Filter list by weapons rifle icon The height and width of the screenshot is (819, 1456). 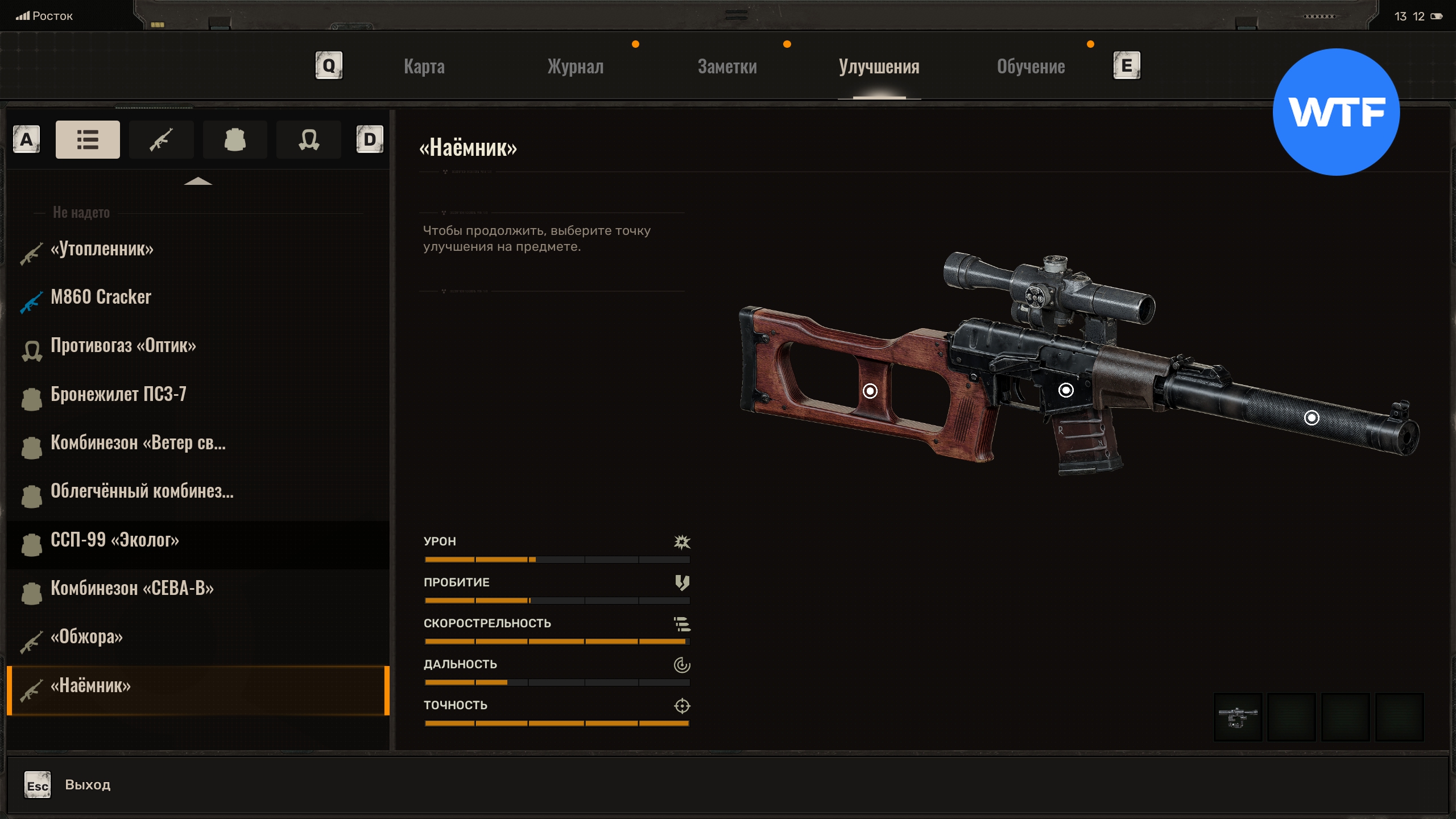(162, 139)
